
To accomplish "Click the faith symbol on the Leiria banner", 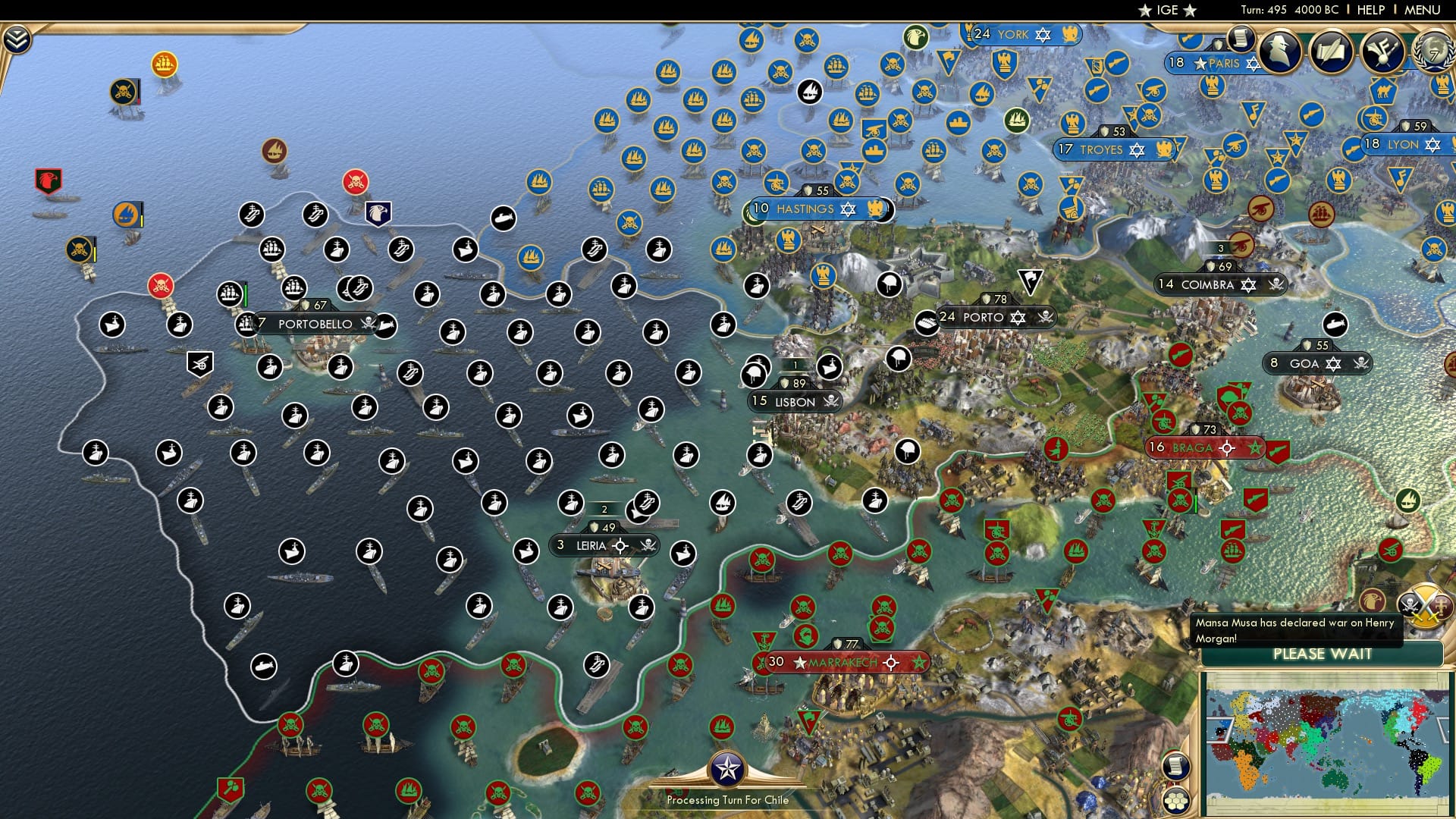I will (x=620, y=546).
